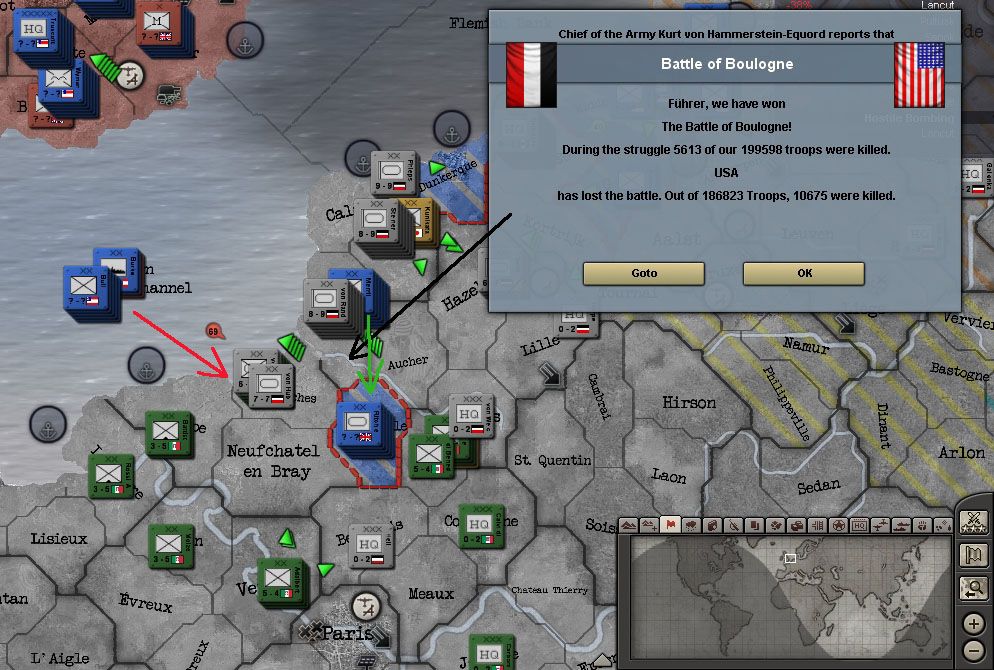Select the red flag political map mode

click(671, 525)
